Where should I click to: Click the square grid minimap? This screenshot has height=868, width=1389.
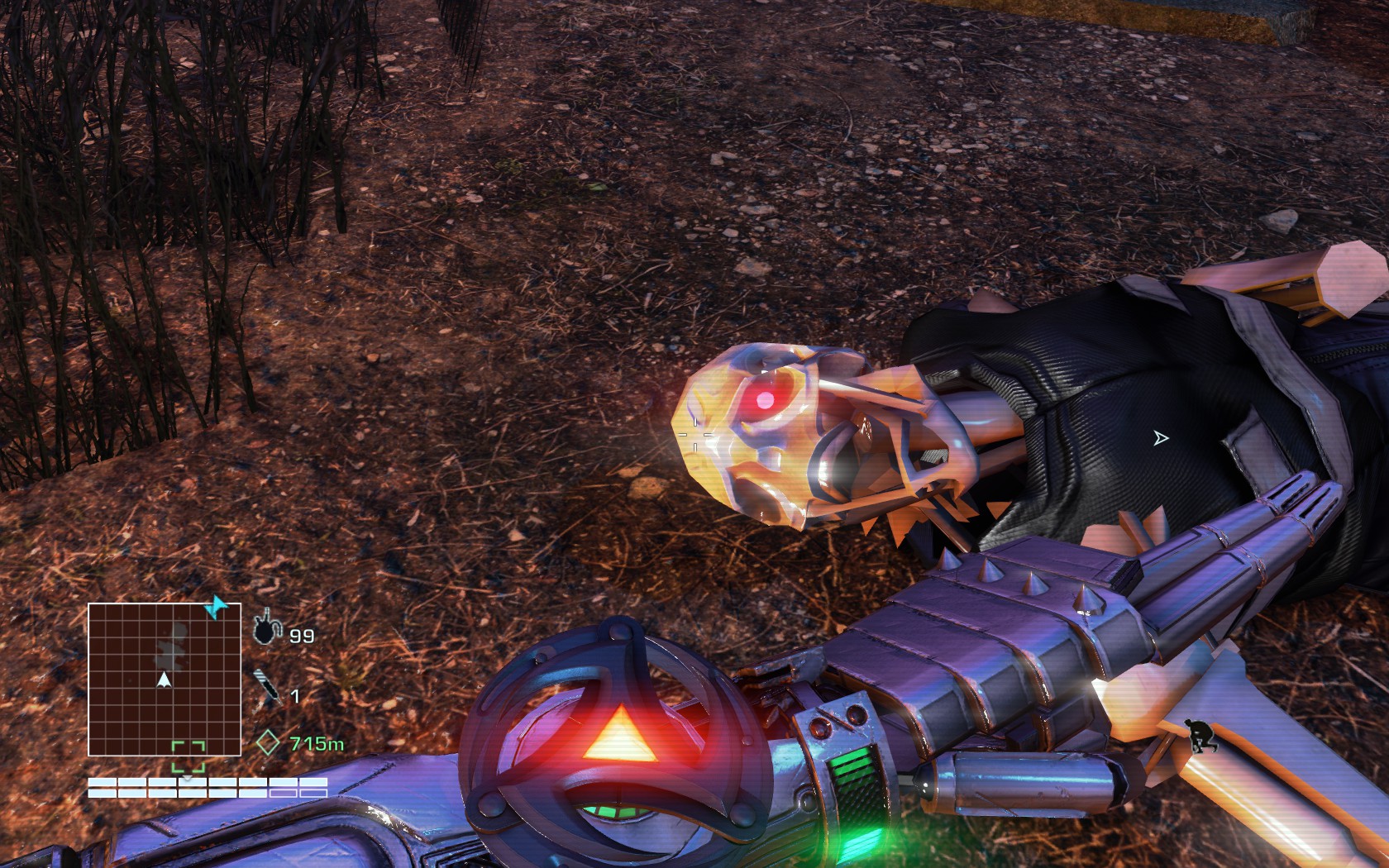click(164, 679)
